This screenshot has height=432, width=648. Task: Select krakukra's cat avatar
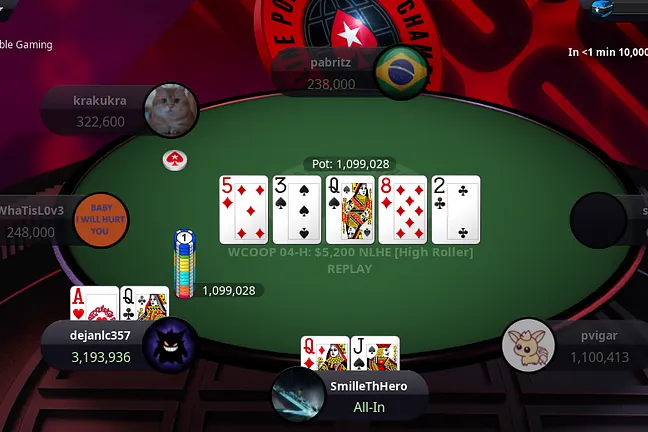(x=170, y=110)
